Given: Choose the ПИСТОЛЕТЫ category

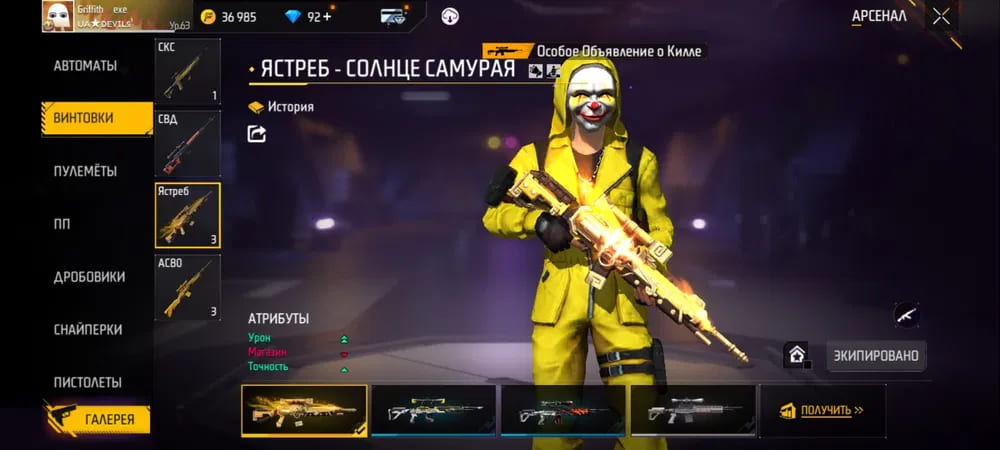Looking at the screenshot, I should click(88, 382).
